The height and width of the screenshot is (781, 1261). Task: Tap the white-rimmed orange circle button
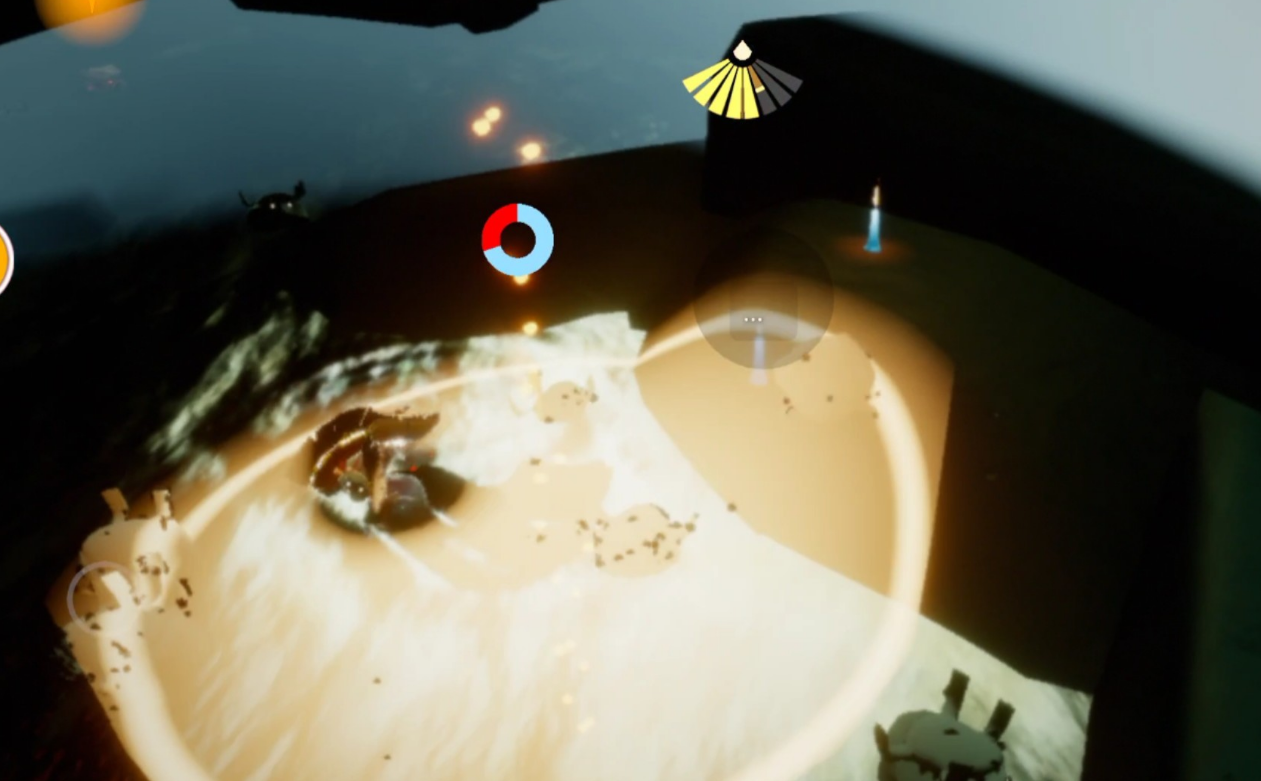[3, 259]
